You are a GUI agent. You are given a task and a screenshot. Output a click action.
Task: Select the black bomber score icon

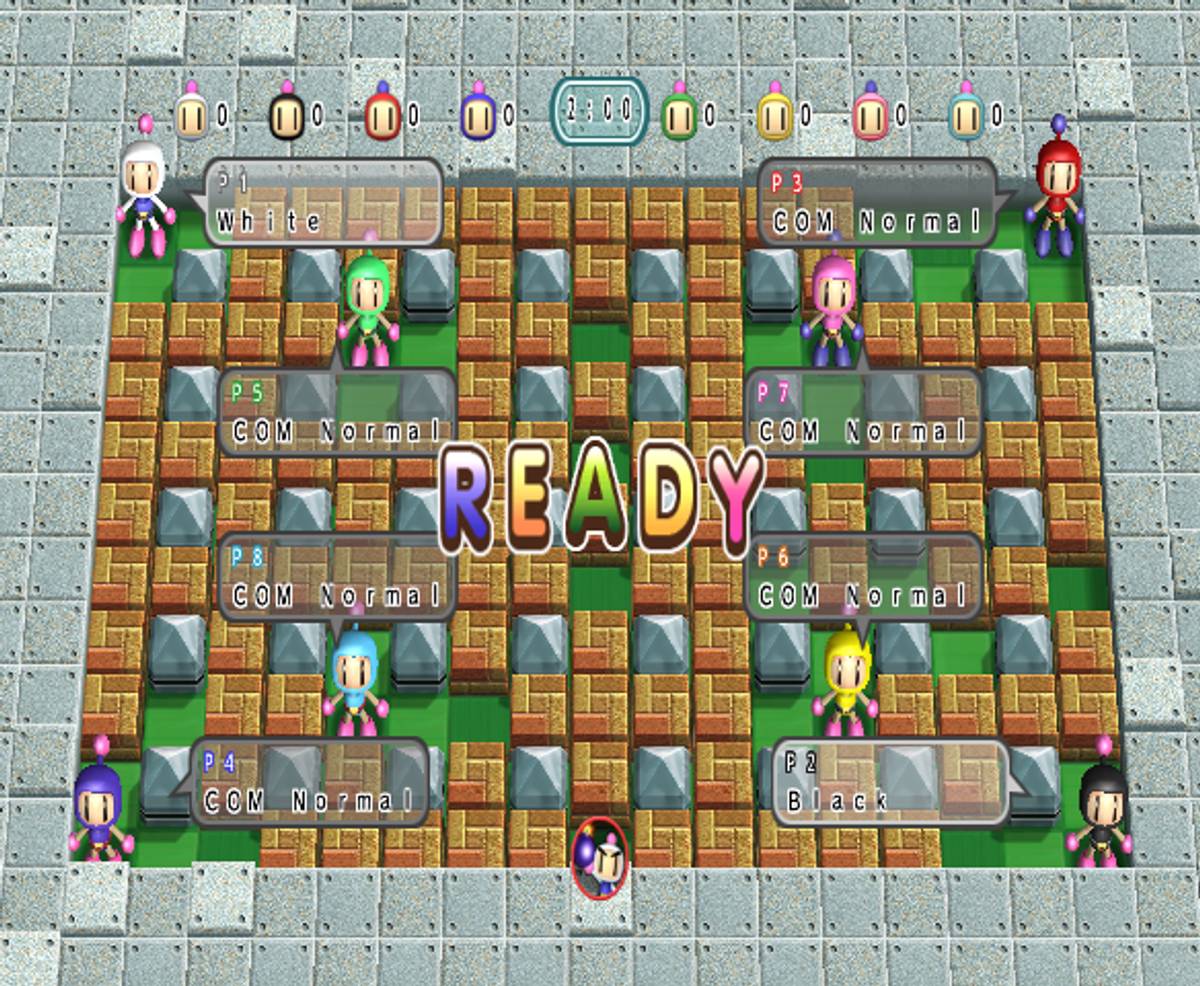coord(286,115)
